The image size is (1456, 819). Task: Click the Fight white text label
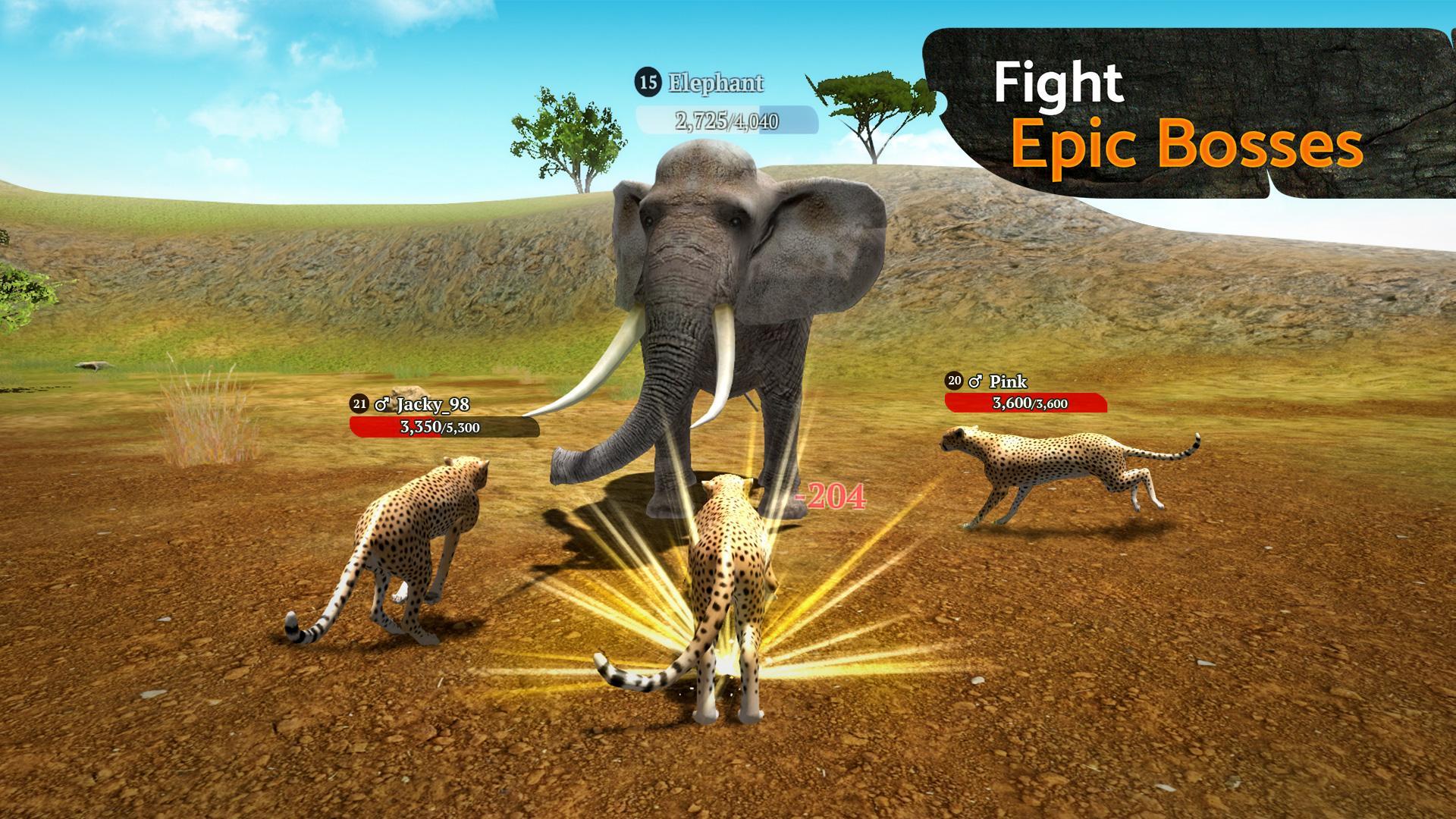coord(1061,82)
